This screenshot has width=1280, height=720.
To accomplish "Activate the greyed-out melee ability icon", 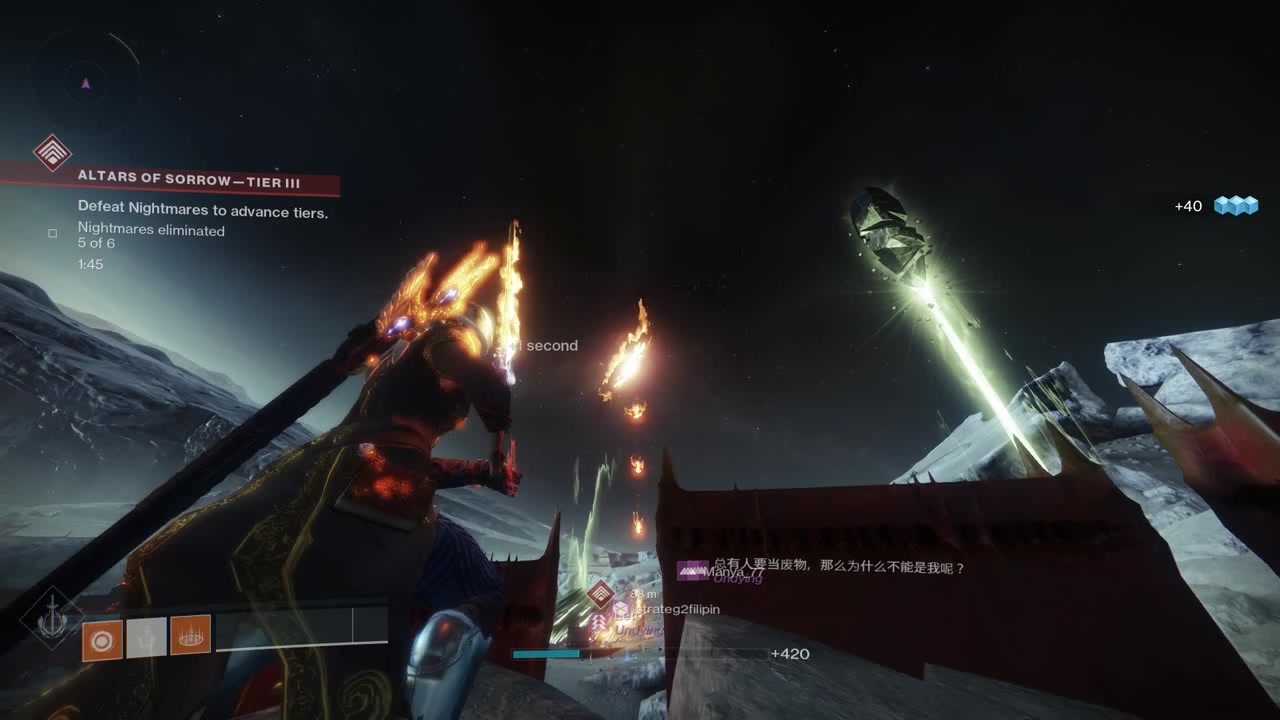I will point(146,637).
